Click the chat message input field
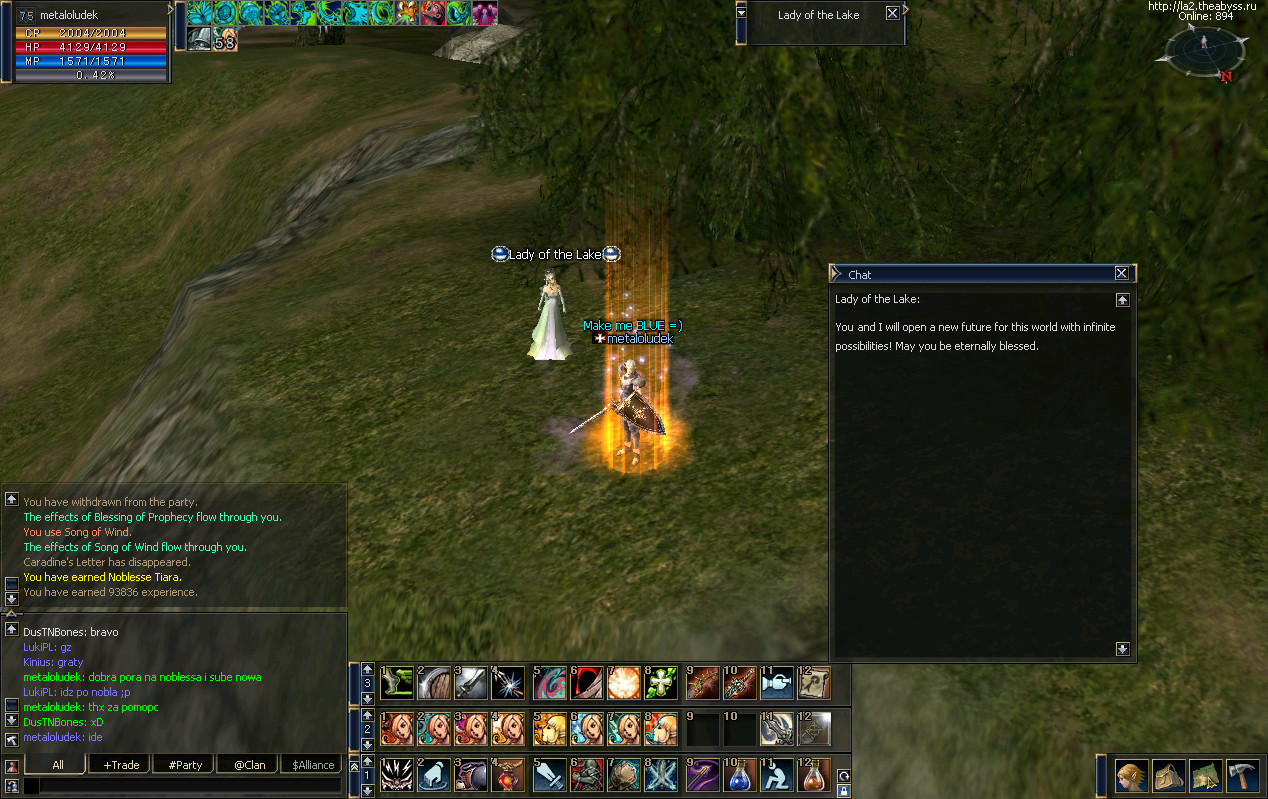The image size is (1268, 799). pyautogui.click(x=190, y=786)
